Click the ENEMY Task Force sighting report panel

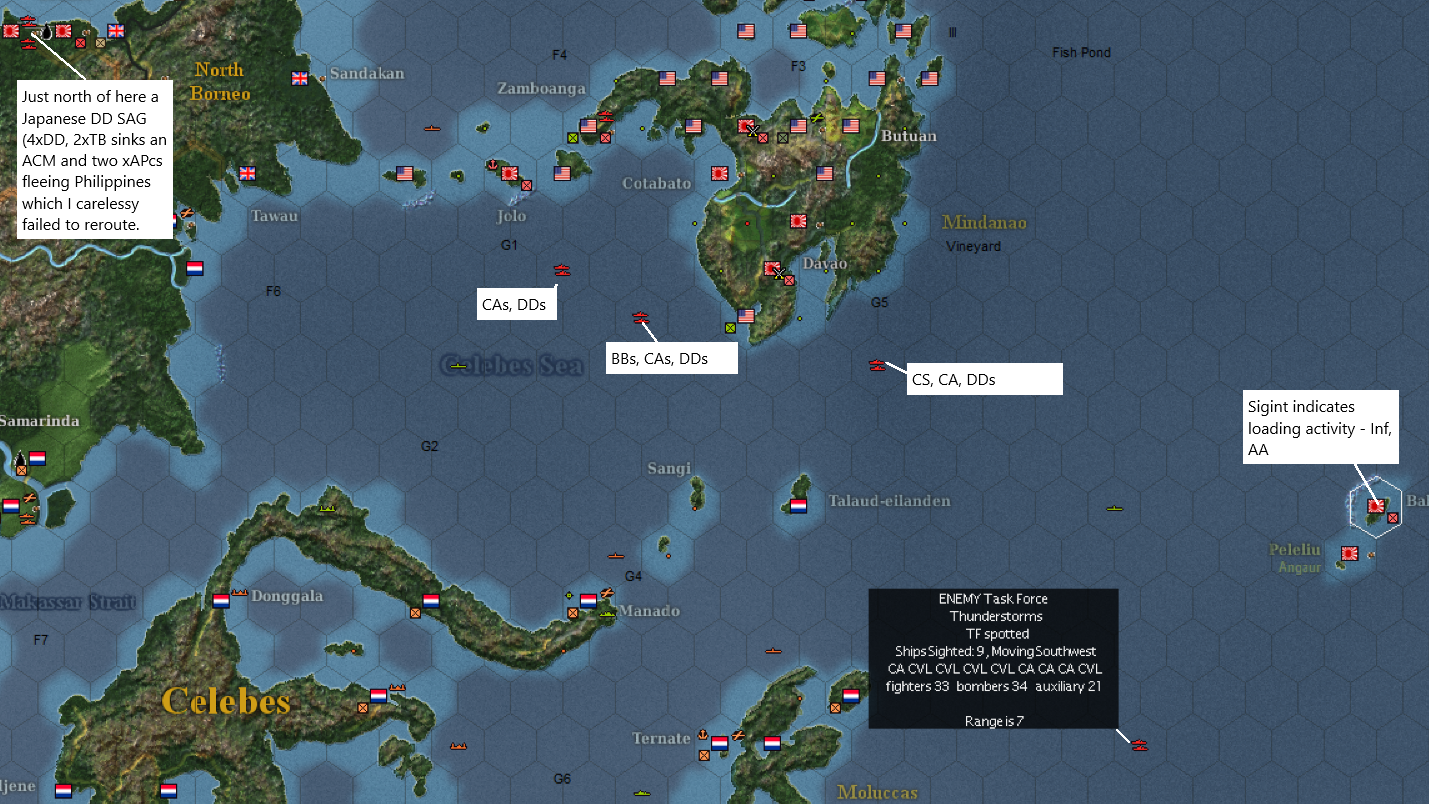(x=993, y=660)
